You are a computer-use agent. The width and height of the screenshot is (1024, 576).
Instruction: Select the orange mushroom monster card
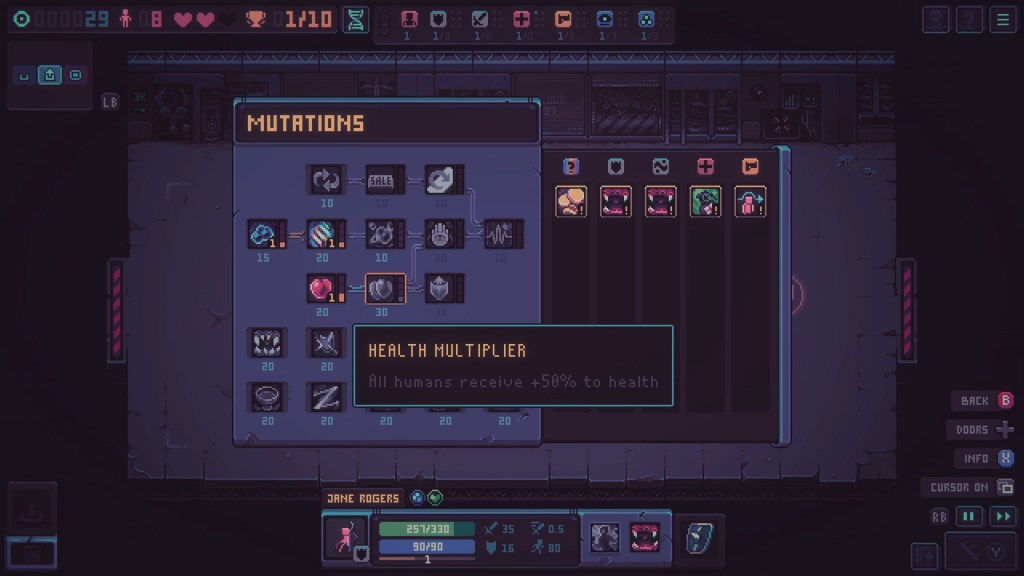point(571,201)
